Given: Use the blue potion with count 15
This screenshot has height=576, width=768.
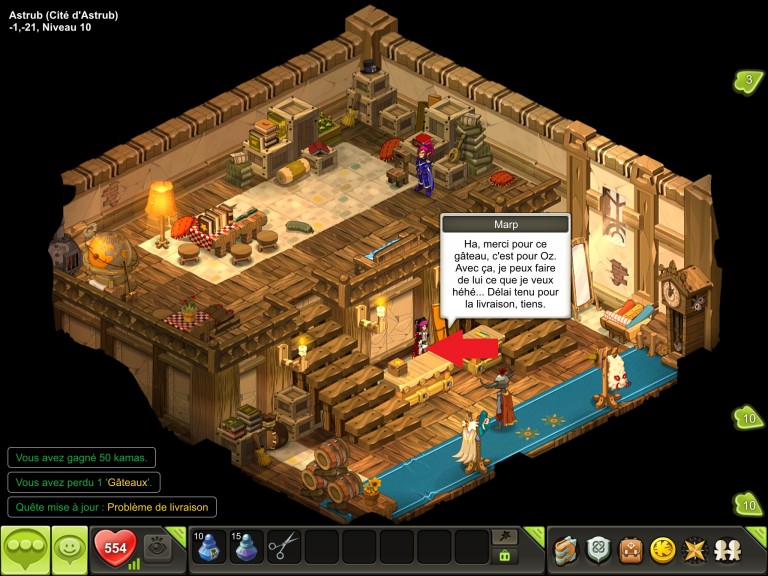Looking at the screenshot, I should (x=246, y=546).
